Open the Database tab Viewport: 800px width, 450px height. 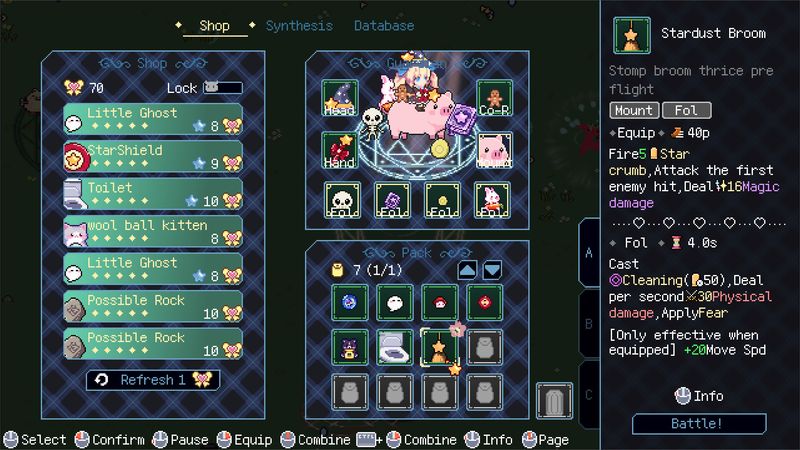click(x=383, y=26)
